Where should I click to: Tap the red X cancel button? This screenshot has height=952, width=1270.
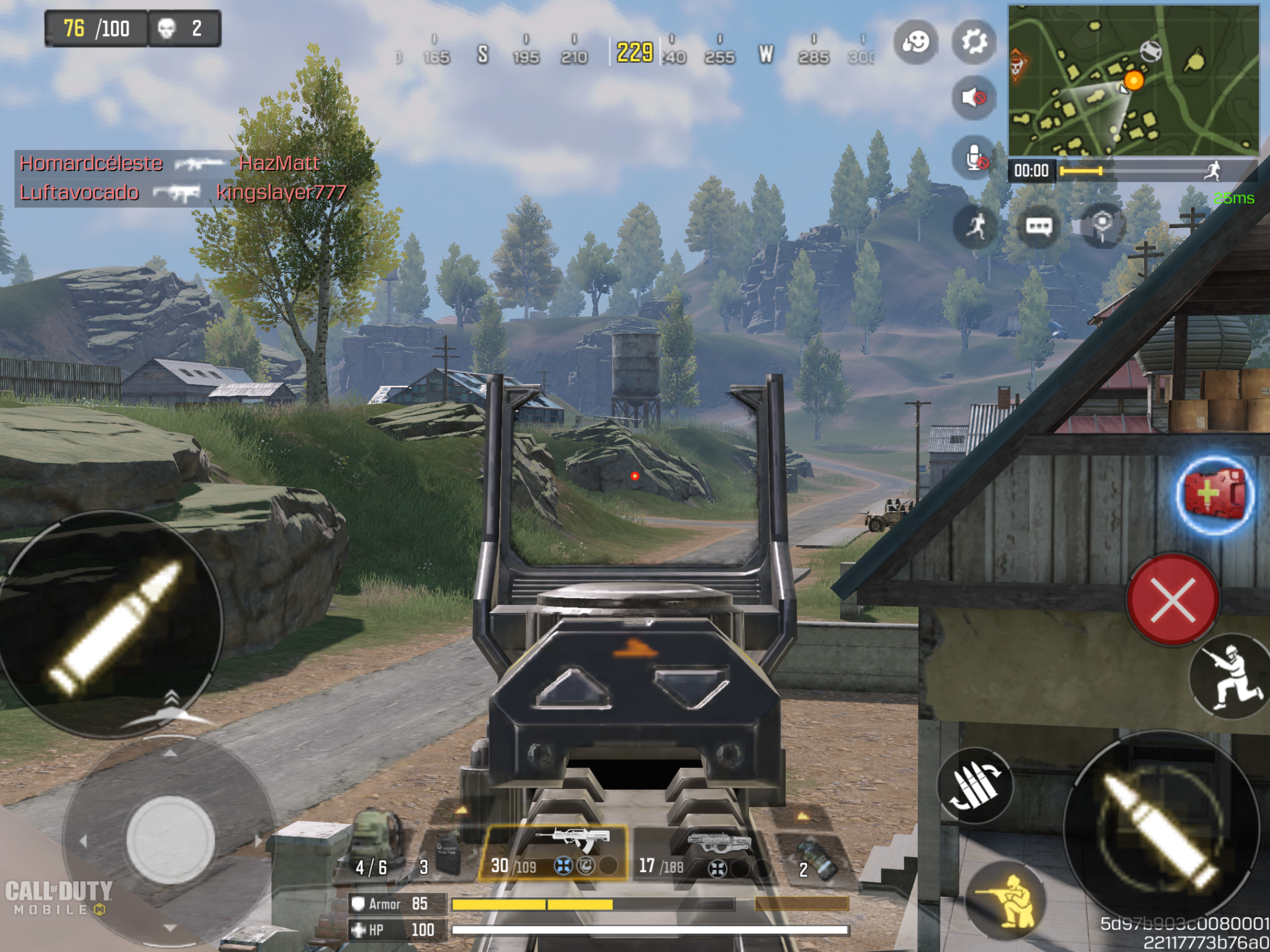[1172, 599]
